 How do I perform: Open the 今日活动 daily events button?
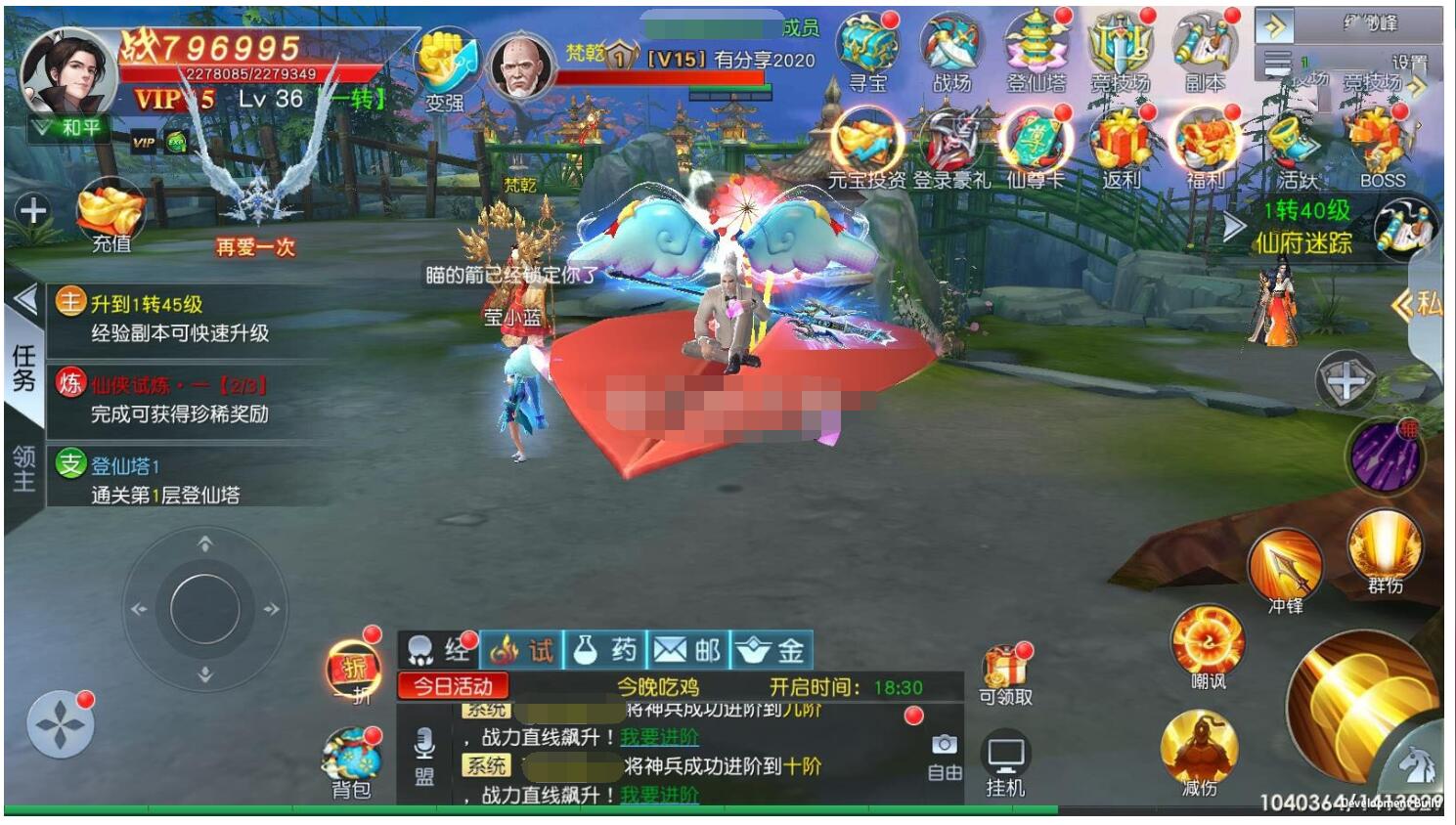pos(451,685)
